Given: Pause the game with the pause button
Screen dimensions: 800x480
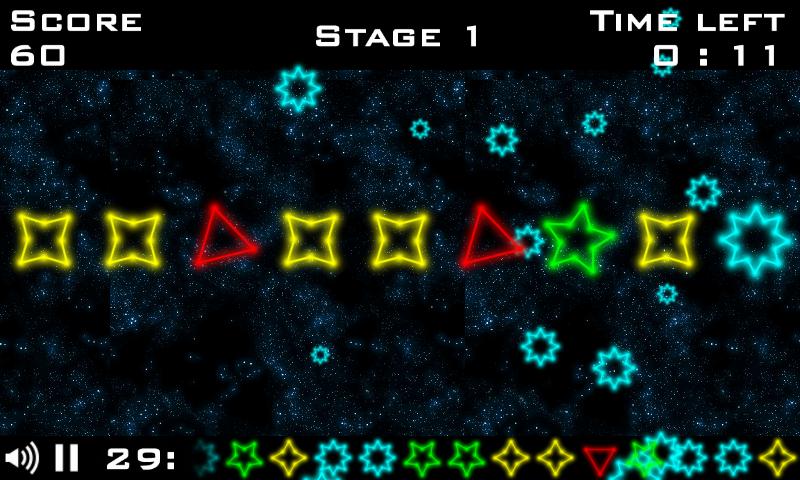Looking at the screenshot, I should tap(67, 459).
